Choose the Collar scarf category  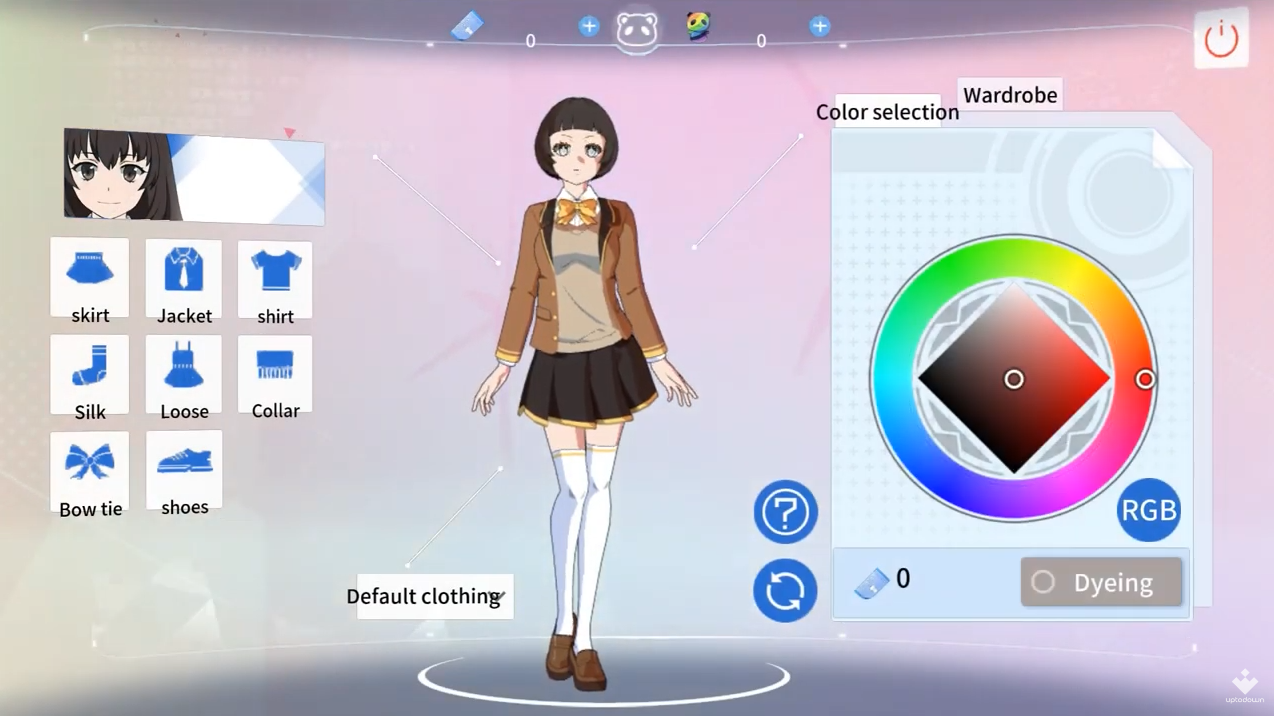click(x=275, y=375)
